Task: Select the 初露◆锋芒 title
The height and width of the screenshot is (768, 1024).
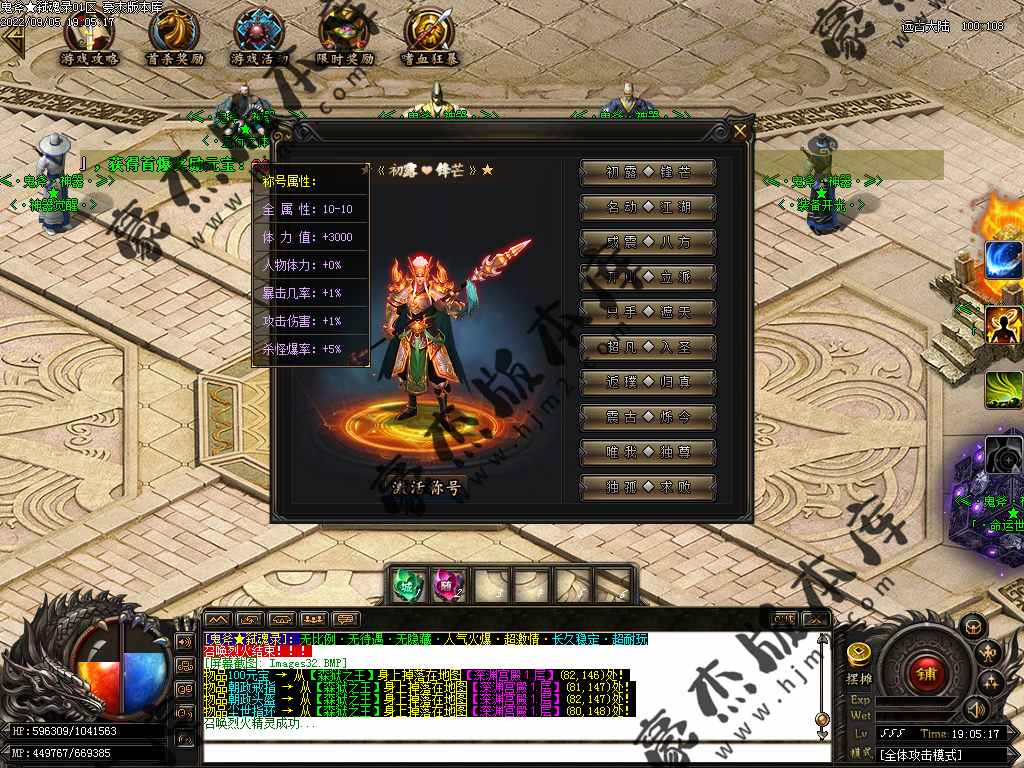Action: tap(648, 172)
